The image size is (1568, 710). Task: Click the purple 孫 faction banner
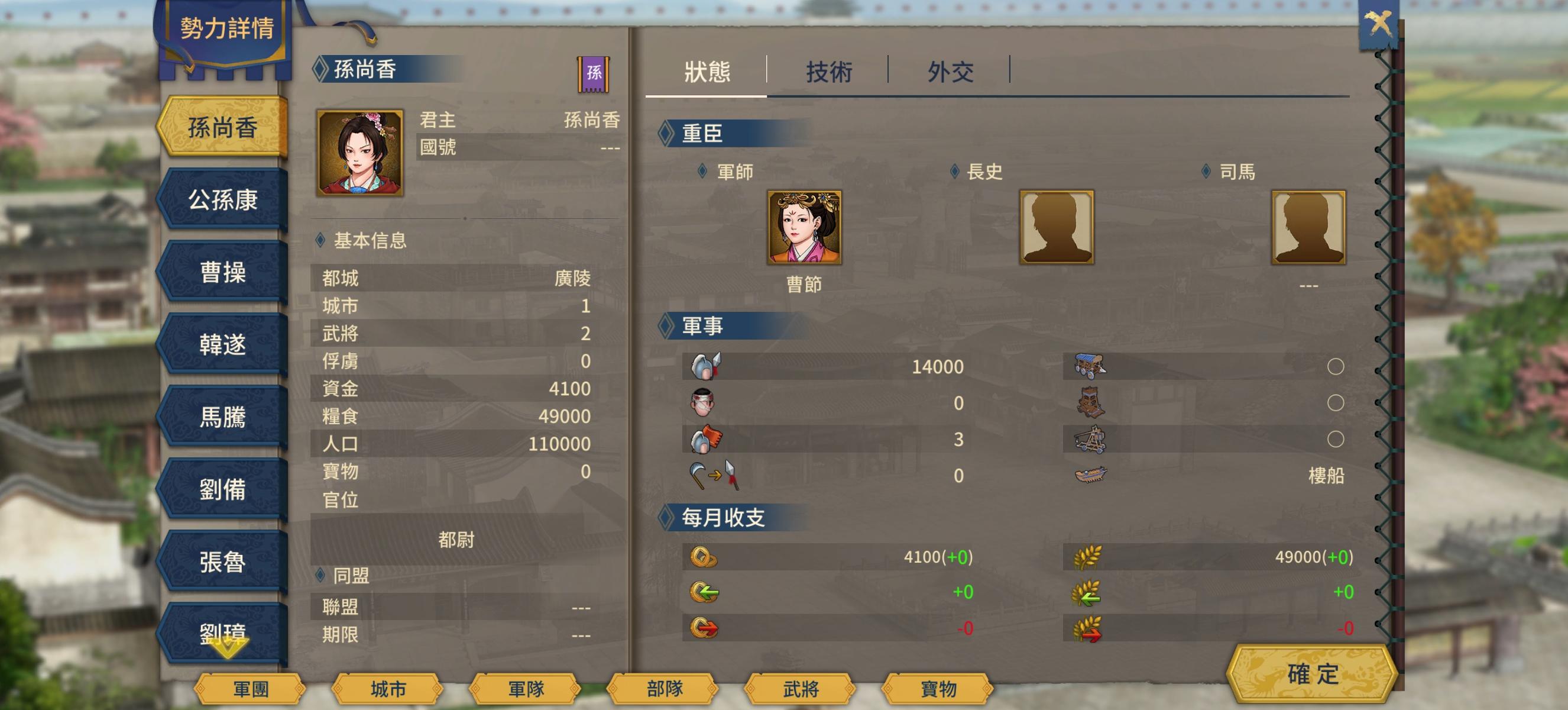point(594,75)
